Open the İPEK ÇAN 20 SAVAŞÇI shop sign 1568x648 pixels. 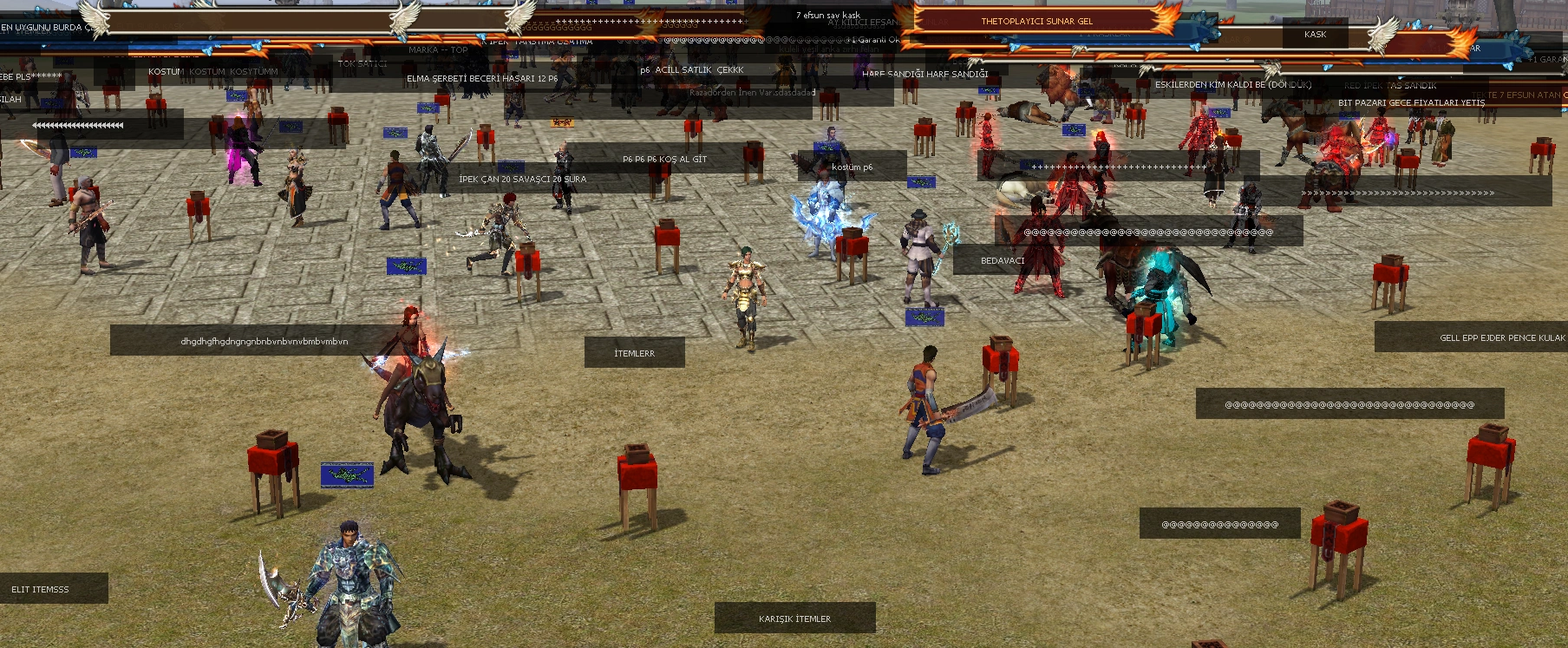coord(522,179)
